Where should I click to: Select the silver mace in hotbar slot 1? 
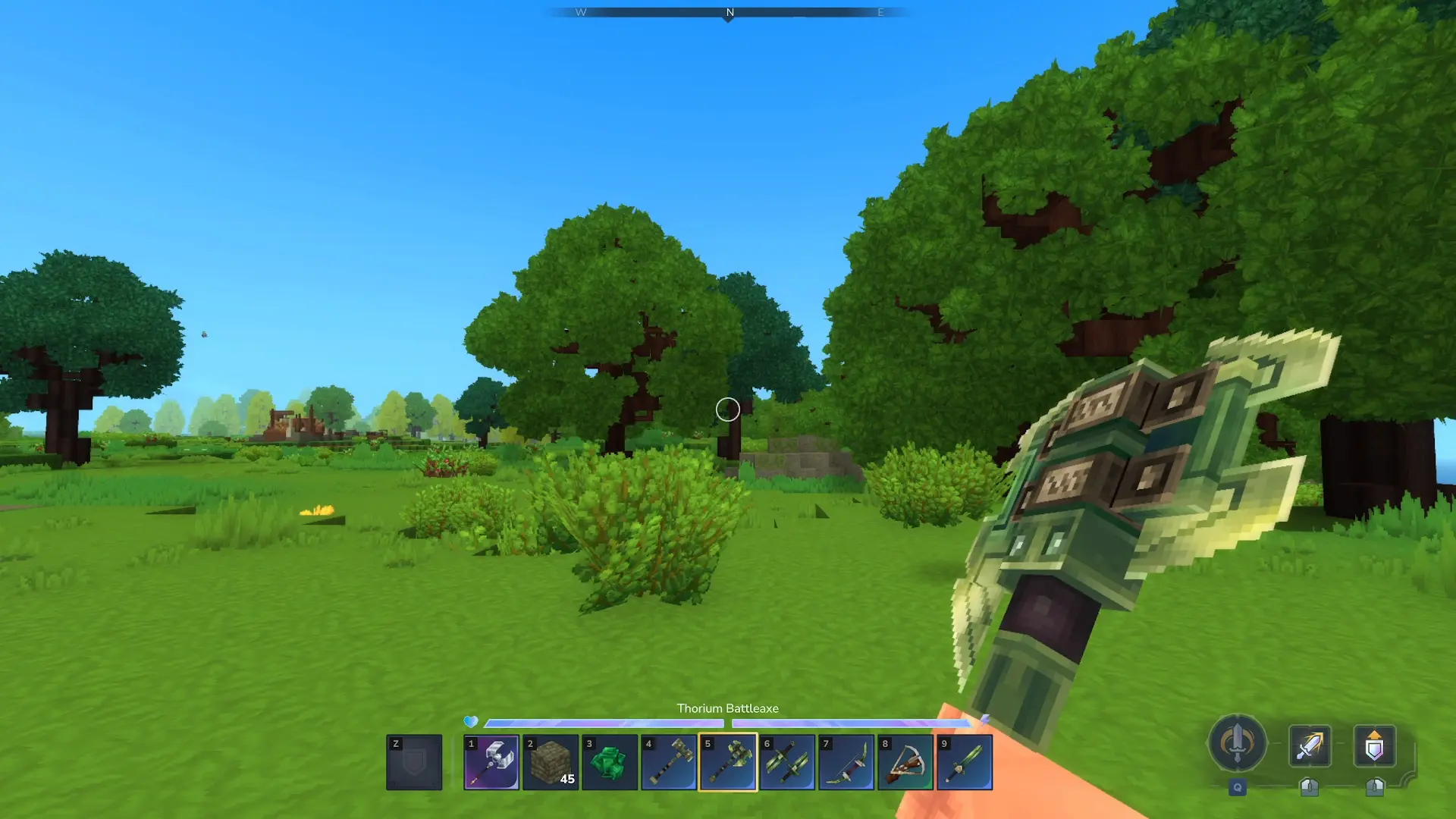point(491,762)
